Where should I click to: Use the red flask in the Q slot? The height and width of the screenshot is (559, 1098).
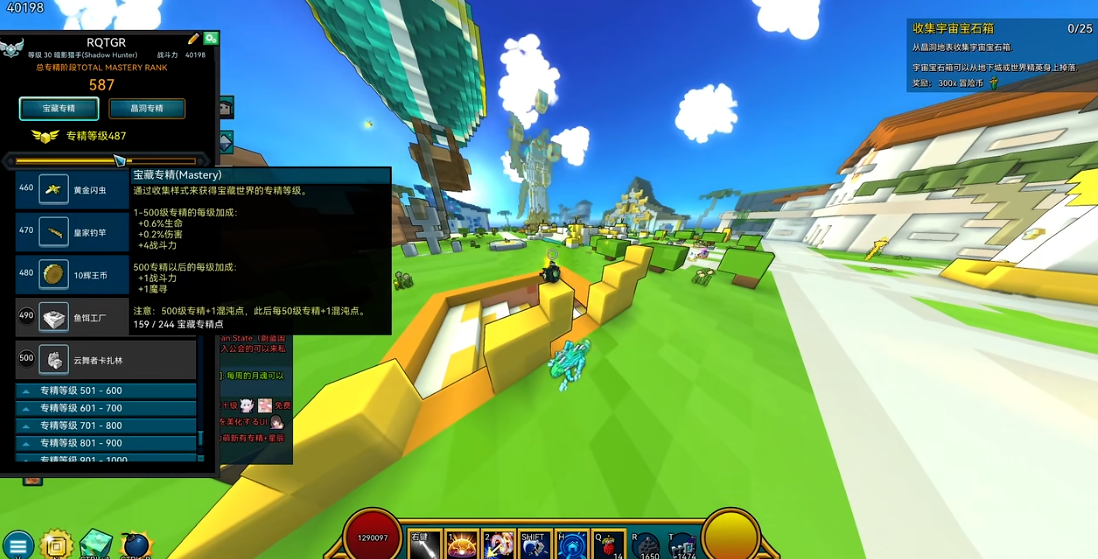pos(608,546)
